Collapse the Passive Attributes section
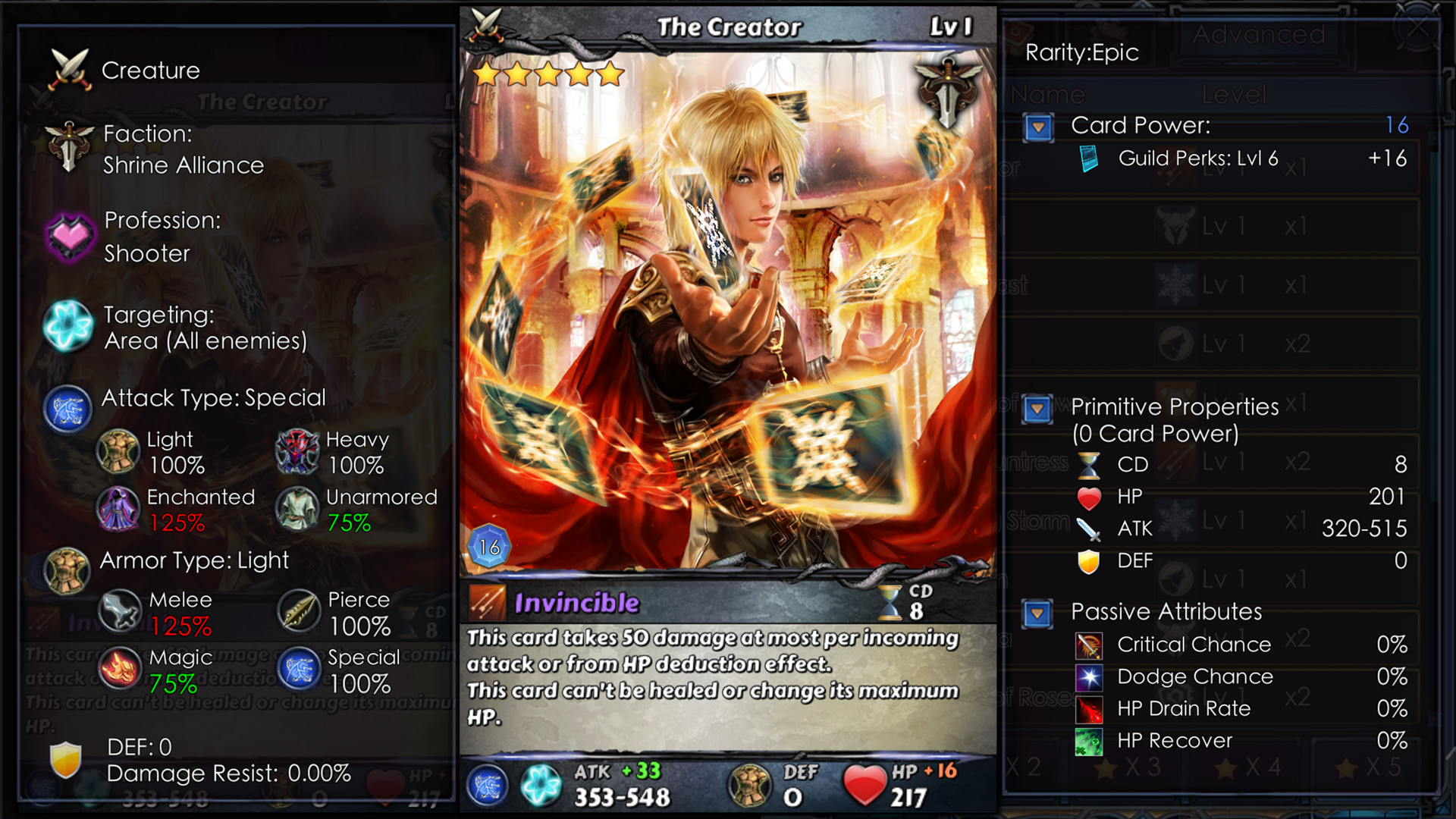Viewport: 1456px width, 819px height. [1039, 613]
